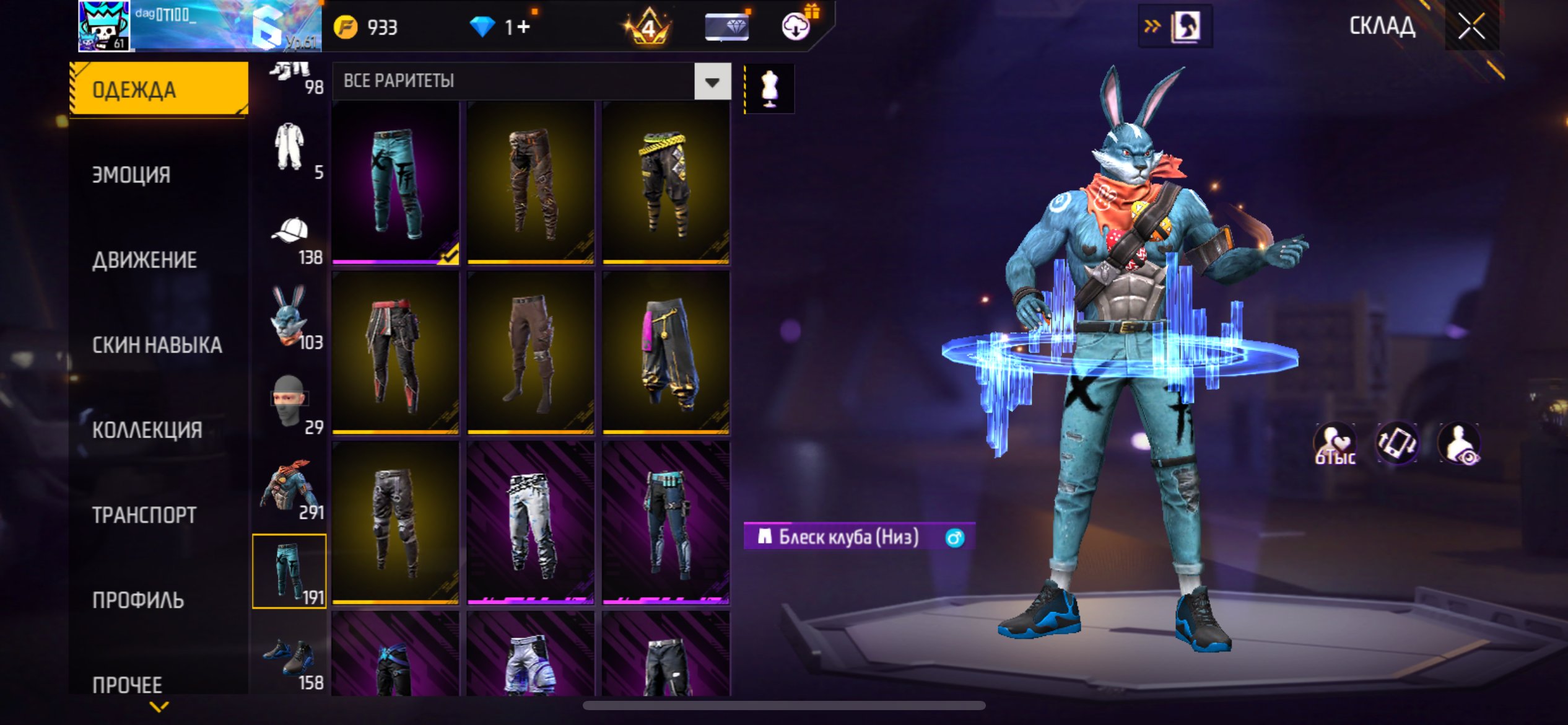Image resolution: width=1568 pixels, height=725 pixels.
Task: Select the black and gold chain pants
Action: click(x=666, y=183)
